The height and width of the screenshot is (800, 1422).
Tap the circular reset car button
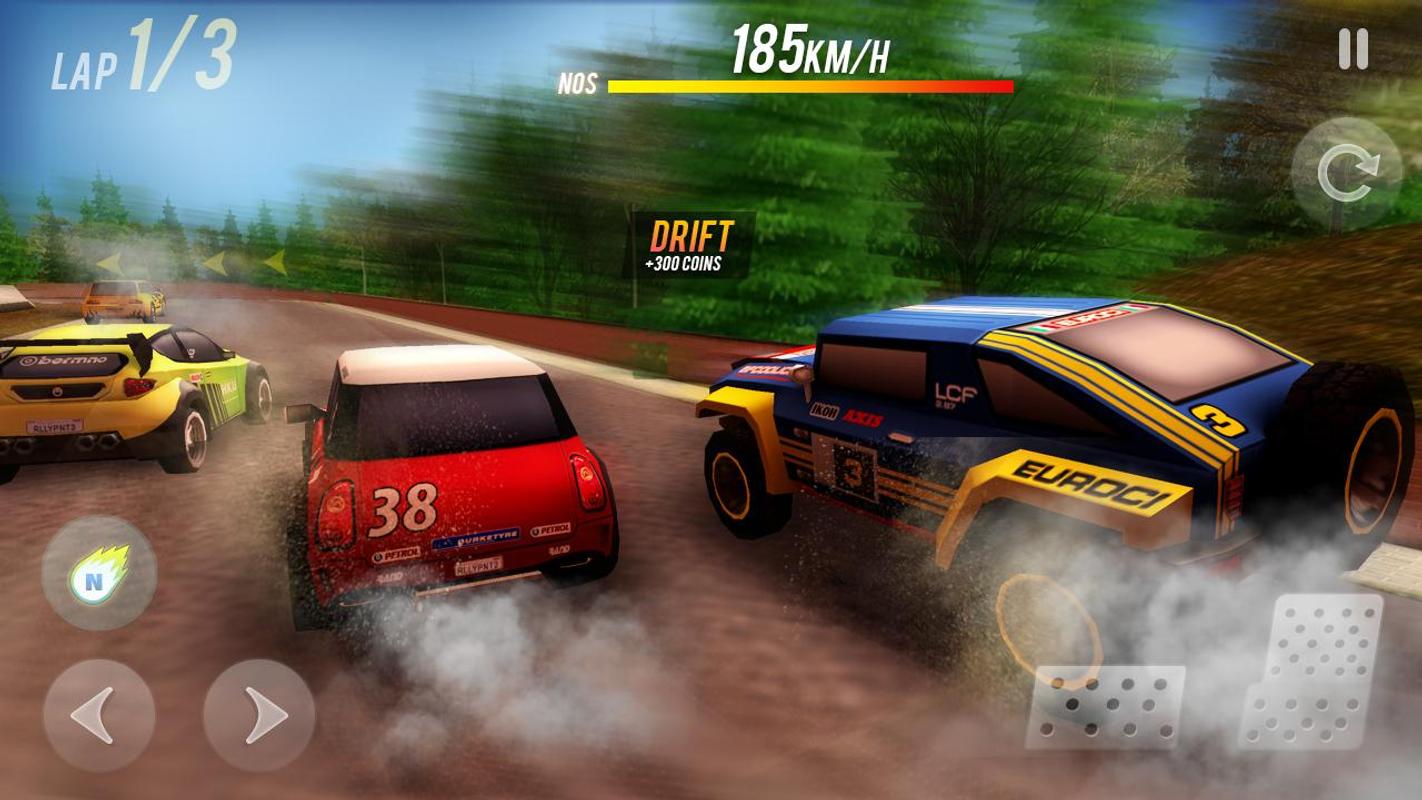[1346, 175]
